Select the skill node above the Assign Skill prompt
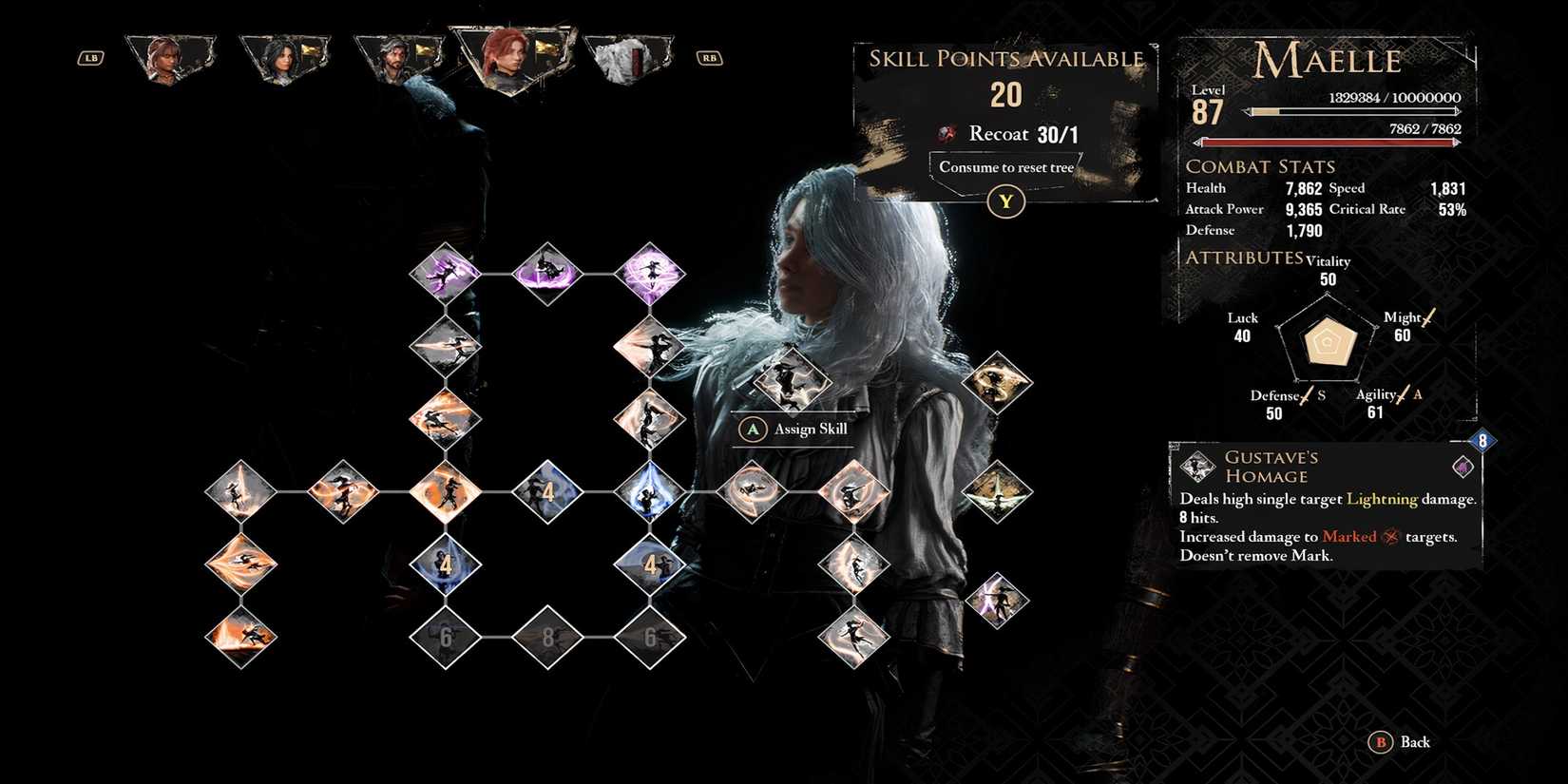This screenshot has height=784, width=1568. click(x=793, y=382)
